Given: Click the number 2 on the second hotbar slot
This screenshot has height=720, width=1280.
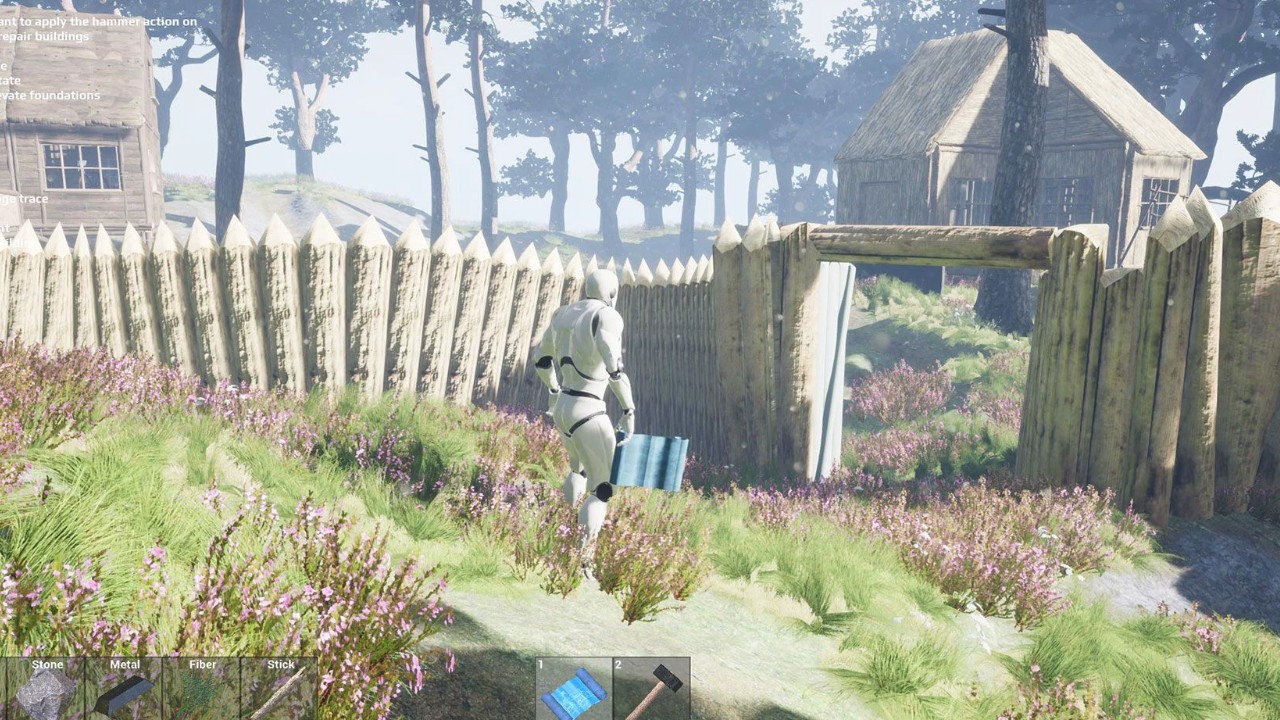Looking at the screenshot, I should [618, 663].
